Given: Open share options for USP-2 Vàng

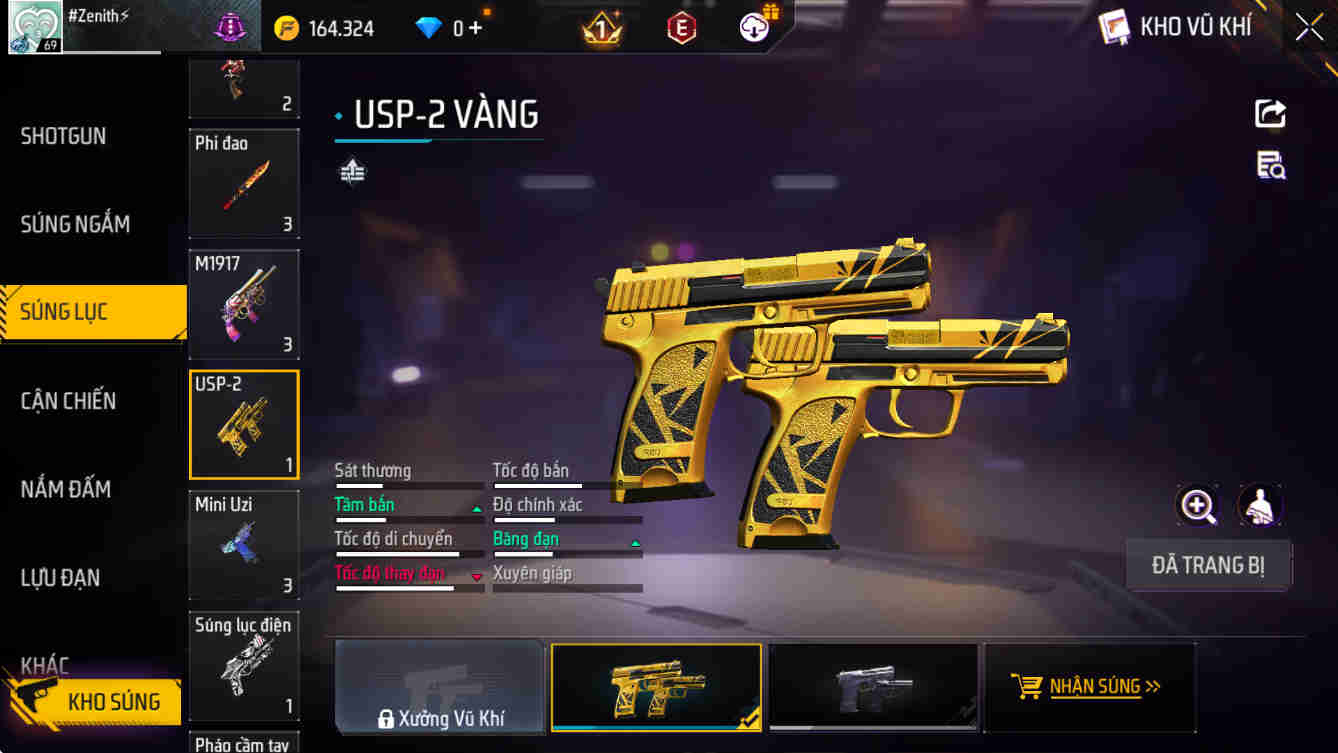Looking at the screenshot, I should pyautogui.click(x=1269, y=113).
